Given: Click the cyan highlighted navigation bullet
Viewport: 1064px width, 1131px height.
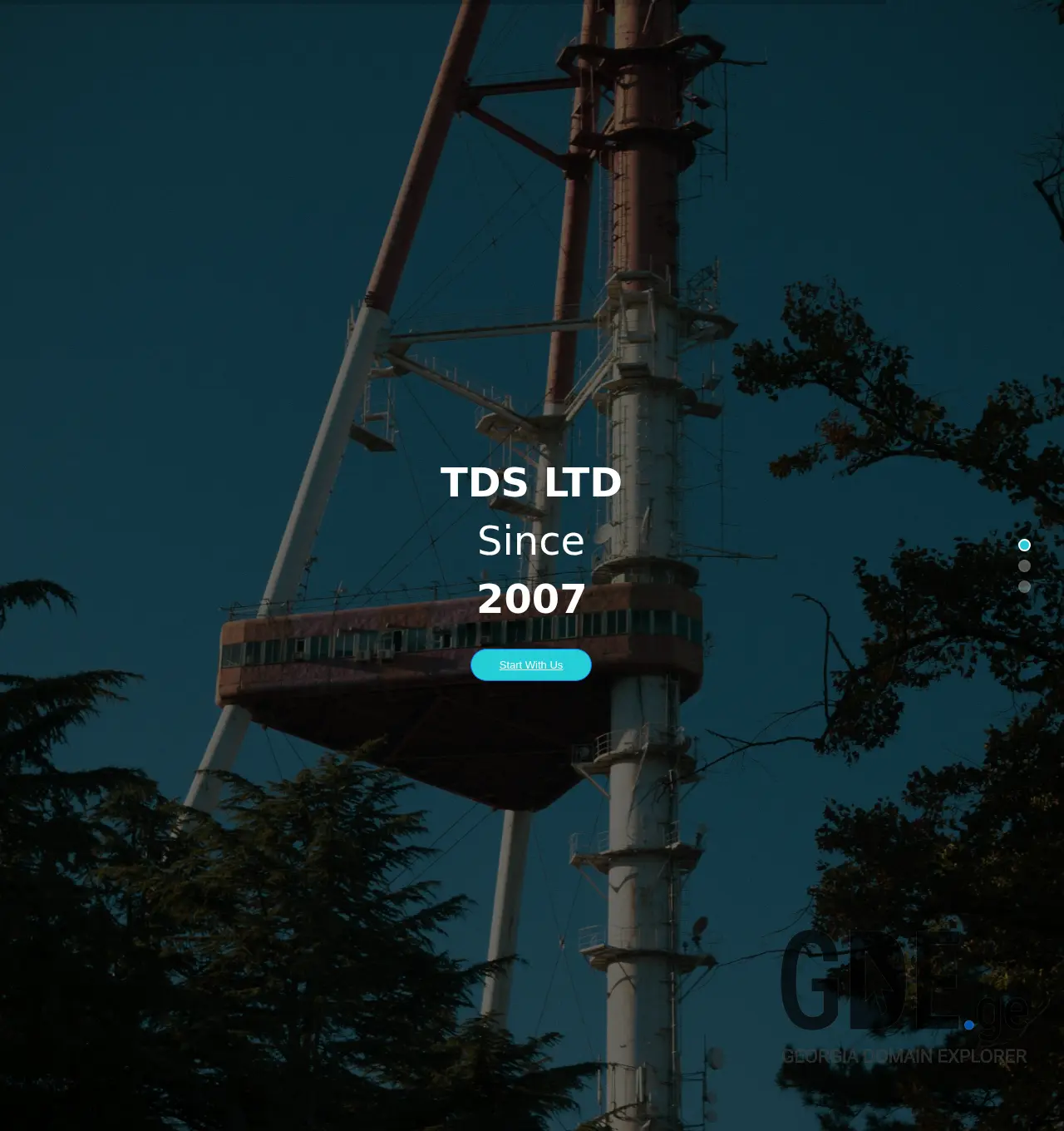Looking at the screenshot, I should 1025,544.
